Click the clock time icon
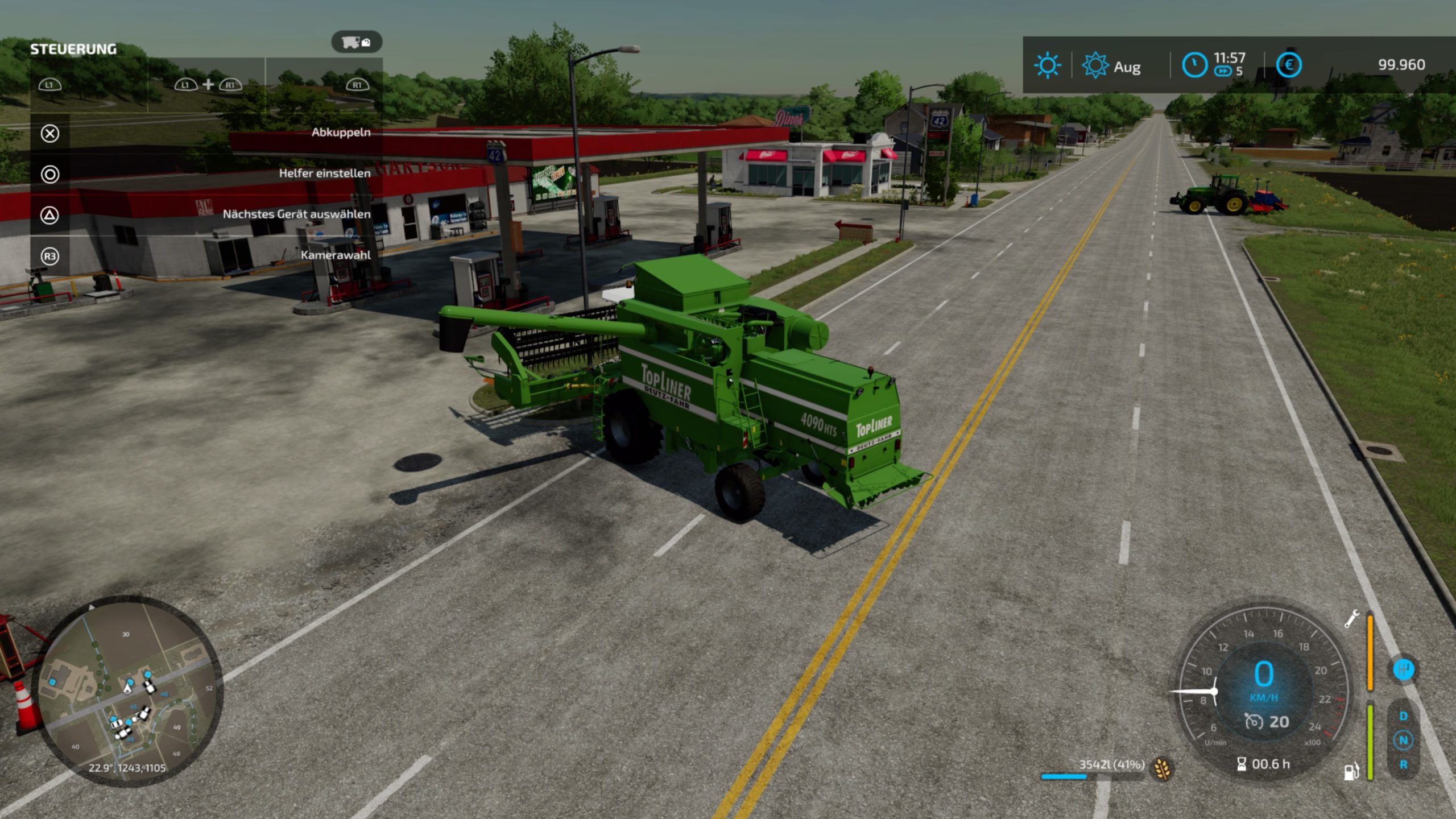 click(1194, 65)
